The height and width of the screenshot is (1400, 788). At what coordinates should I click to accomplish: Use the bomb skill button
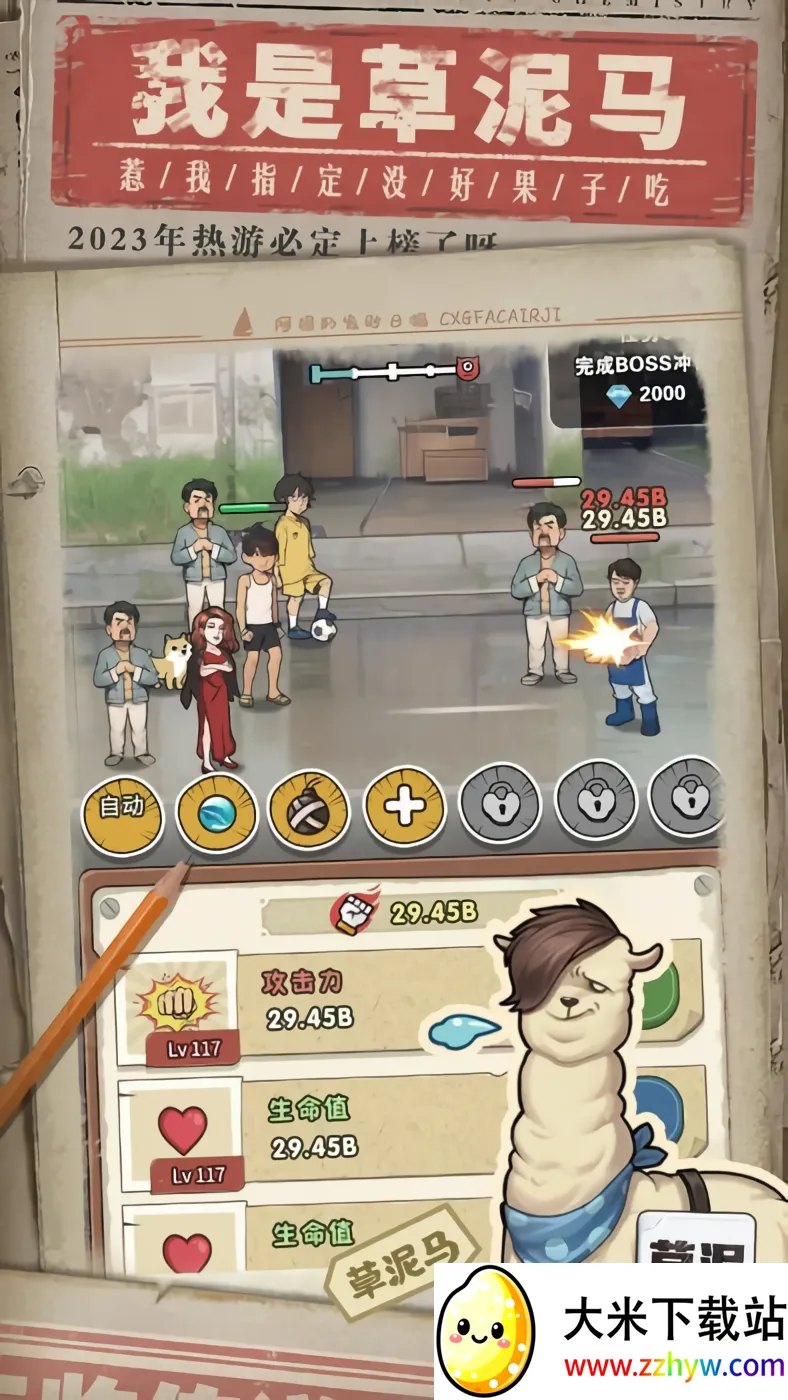[309, 808]
